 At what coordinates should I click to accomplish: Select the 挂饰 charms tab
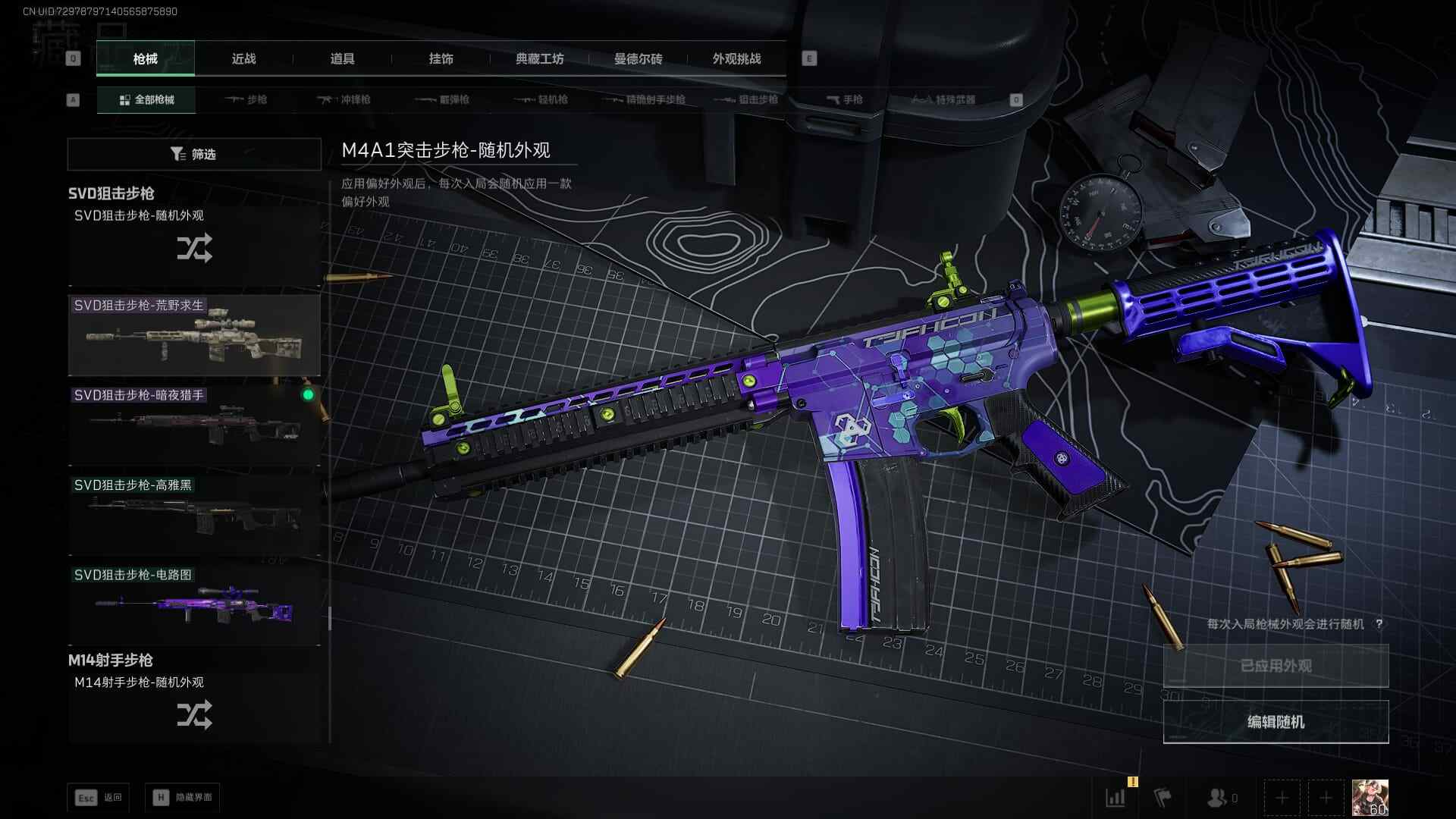(x=441, y=58)
